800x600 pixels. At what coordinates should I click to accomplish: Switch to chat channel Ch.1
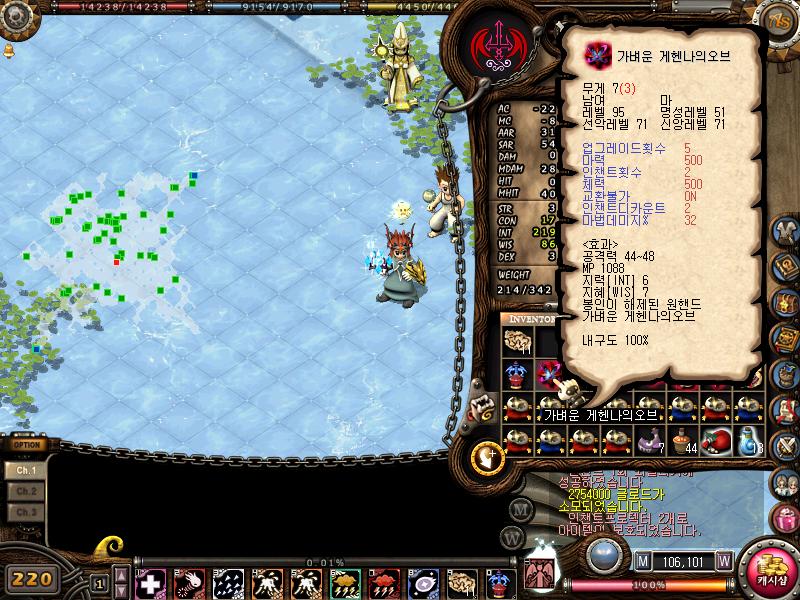26,470
